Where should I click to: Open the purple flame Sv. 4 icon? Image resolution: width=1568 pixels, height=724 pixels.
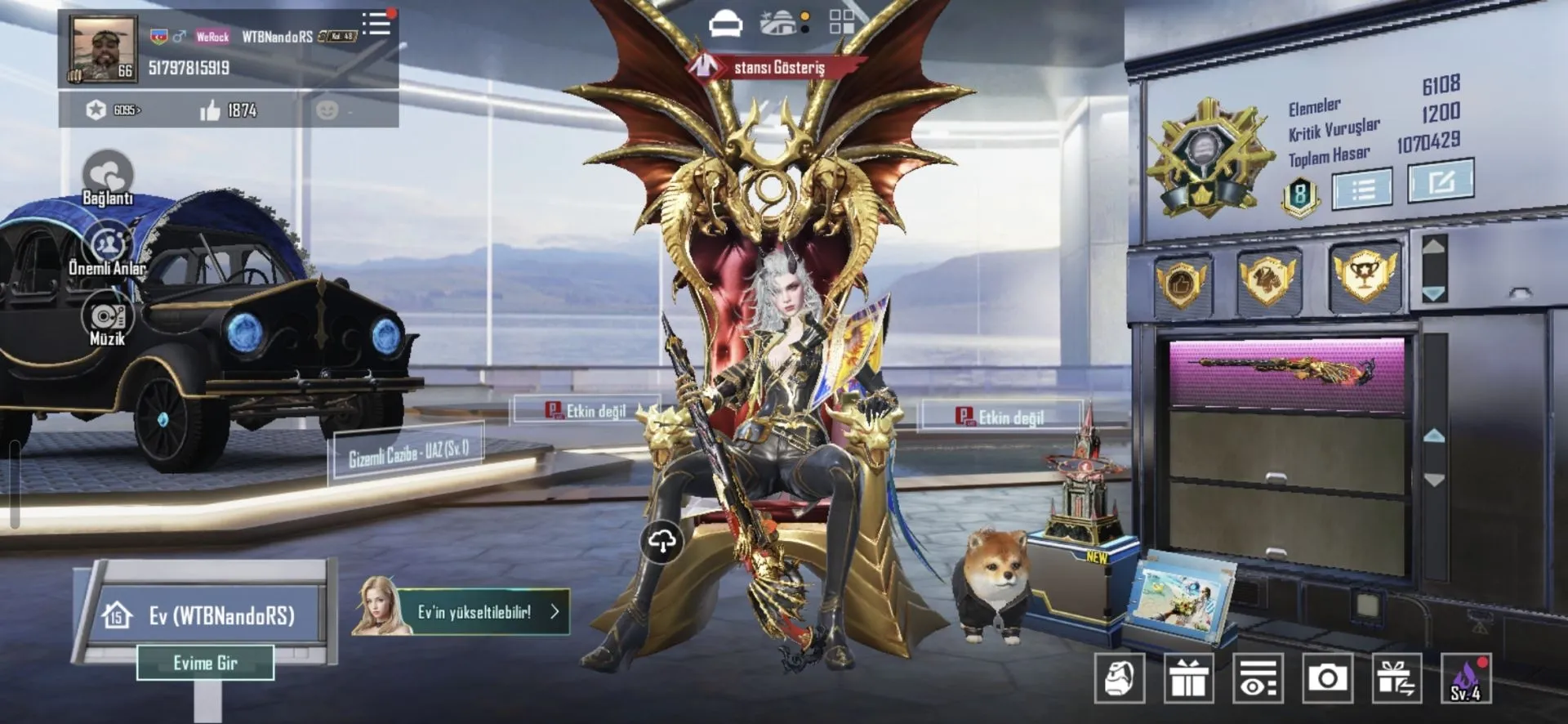[x=1466, y=678]
